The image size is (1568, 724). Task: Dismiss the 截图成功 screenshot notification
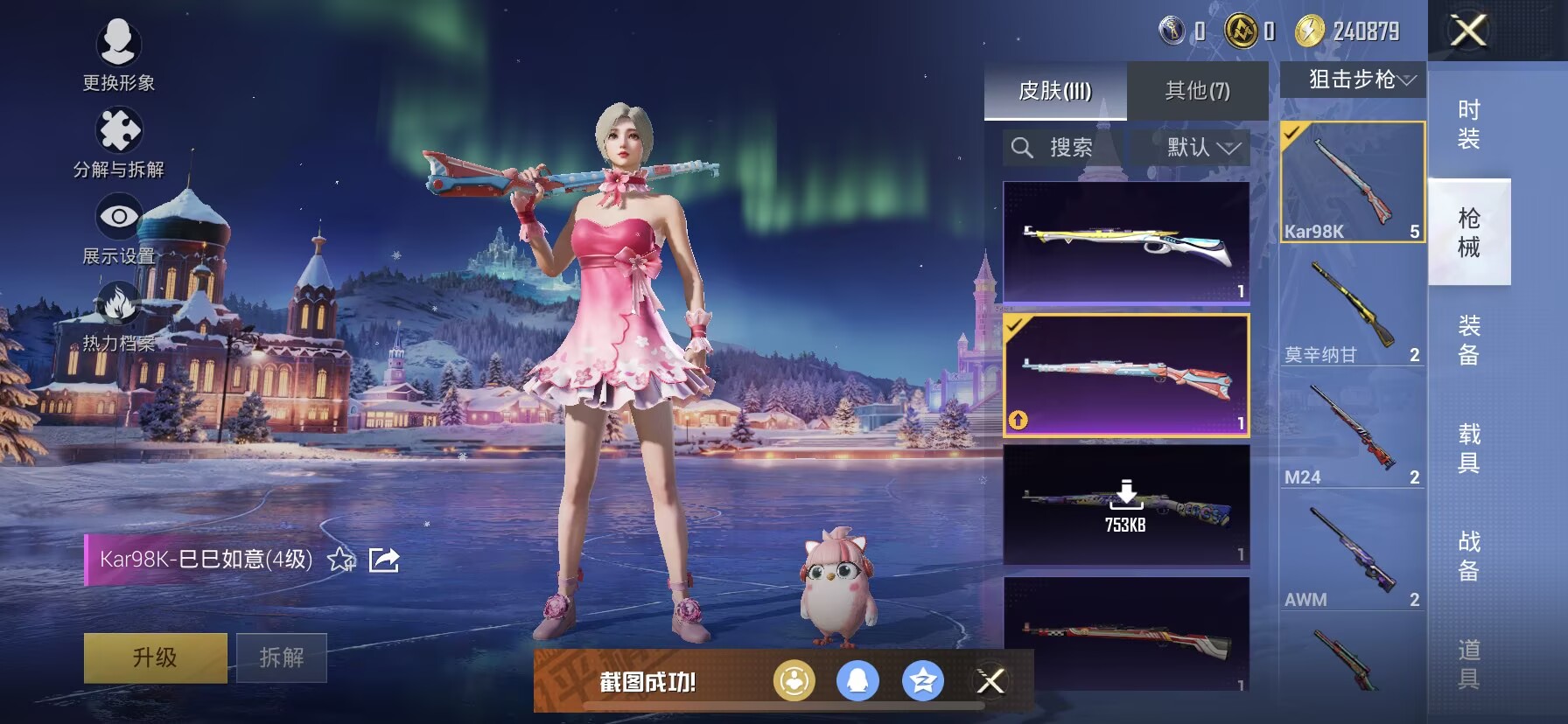click(x=990, y=681)
